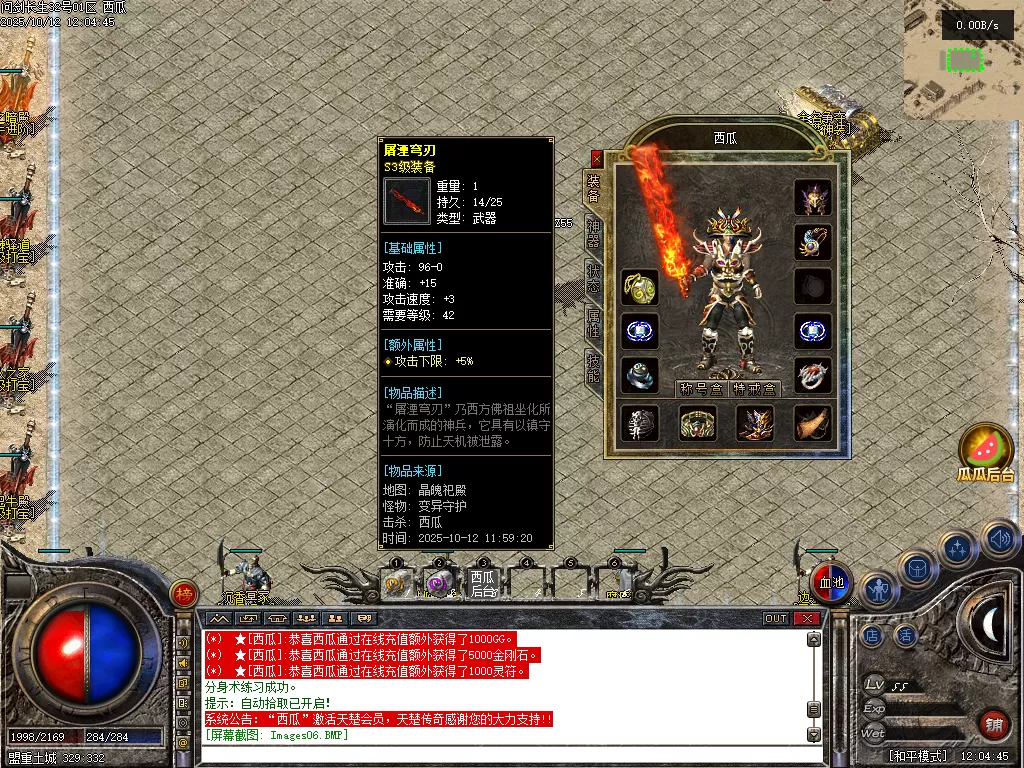
Task: Click the 血池 blood pool orb
Action: point(831,583)
